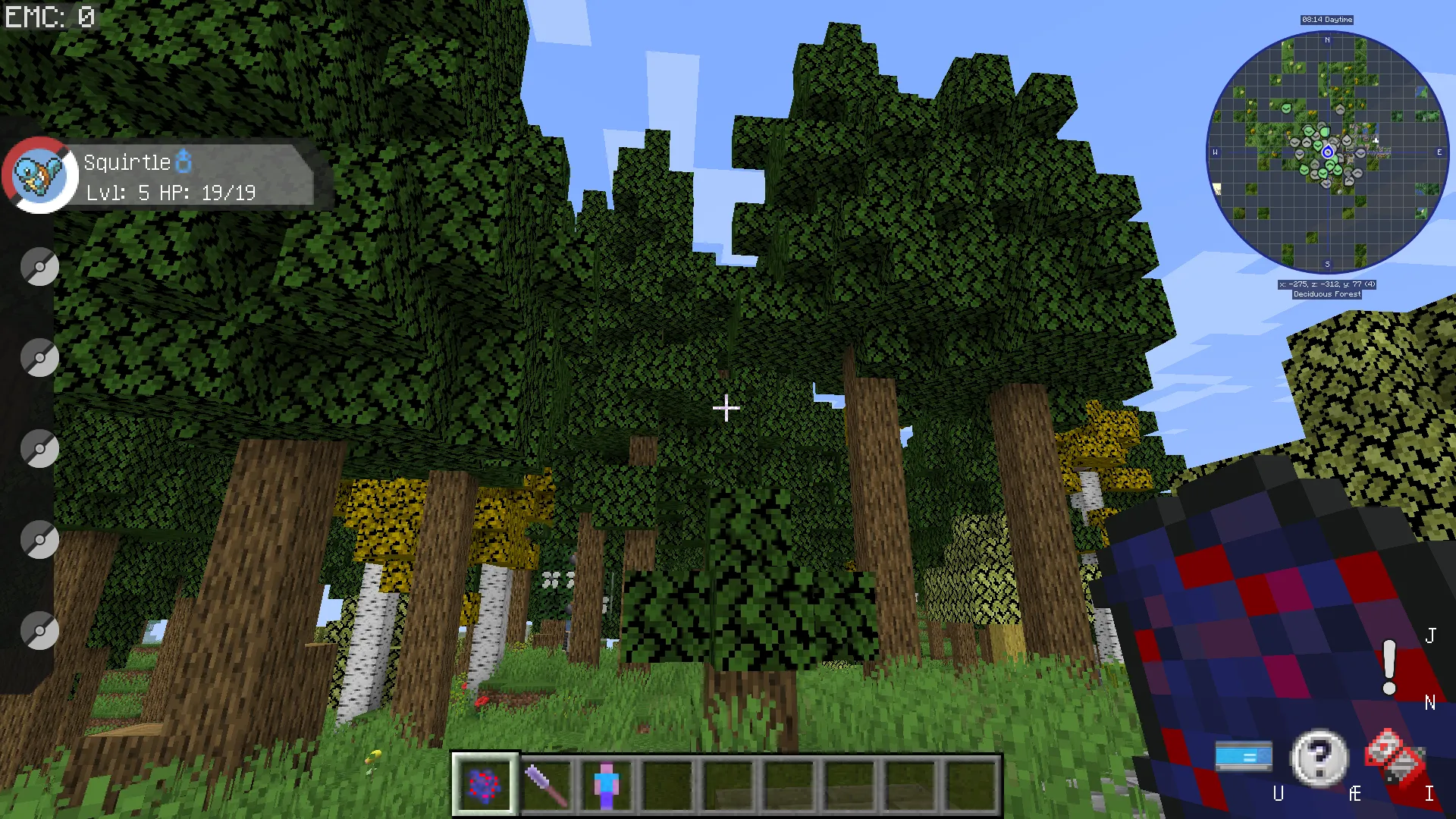
Task: Click the player position marker on the minimap
Action: (1328, 152)
